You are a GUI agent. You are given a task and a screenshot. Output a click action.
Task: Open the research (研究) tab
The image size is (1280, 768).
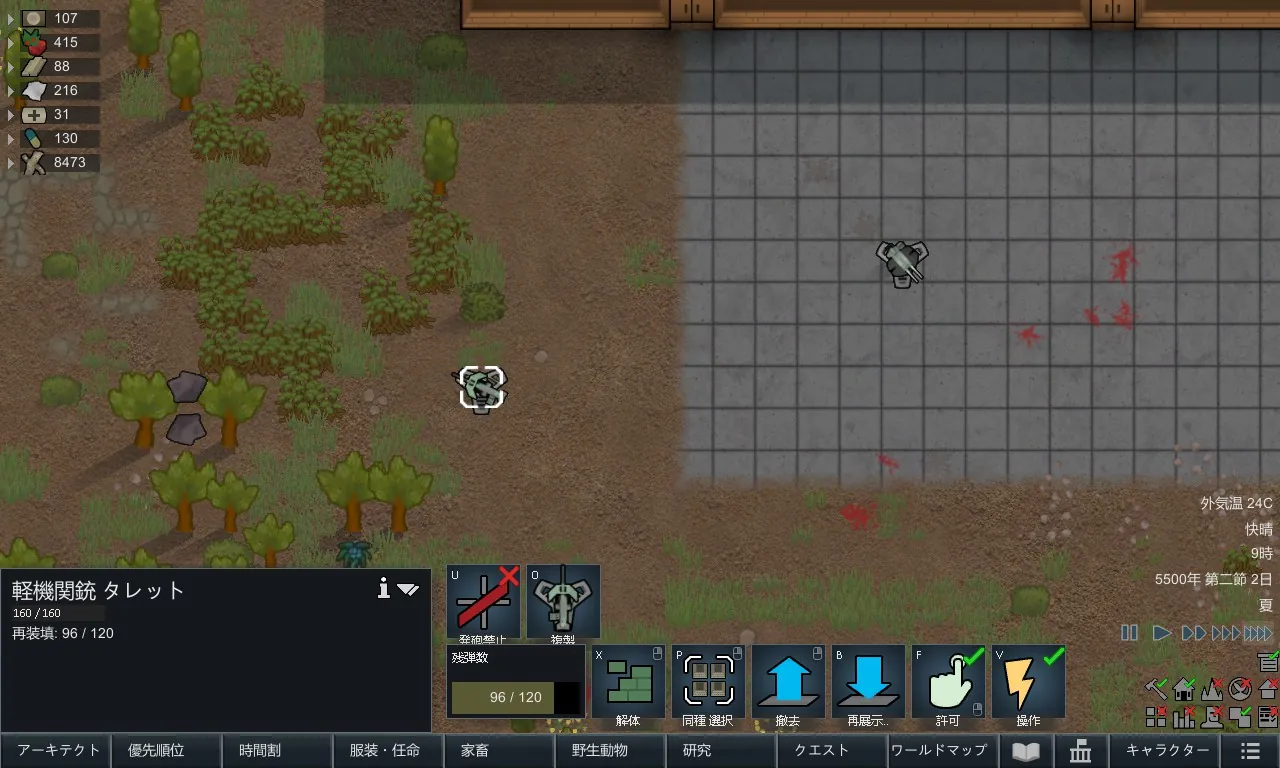697,750
